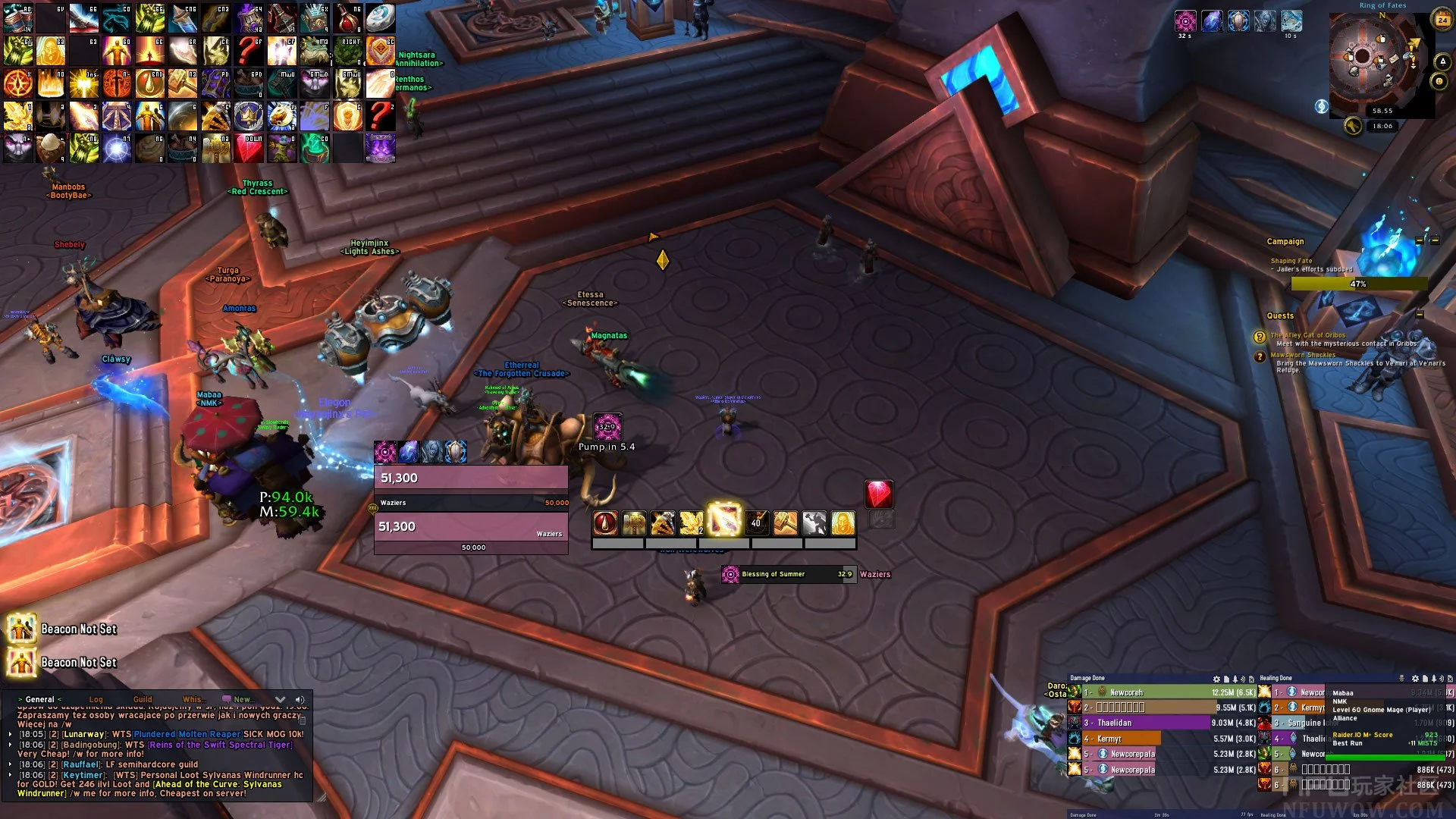The height and width of the screenshot is (819, 1456).
Task: Close the Healing Done meter window
Action: click(x=1450, y=679)
